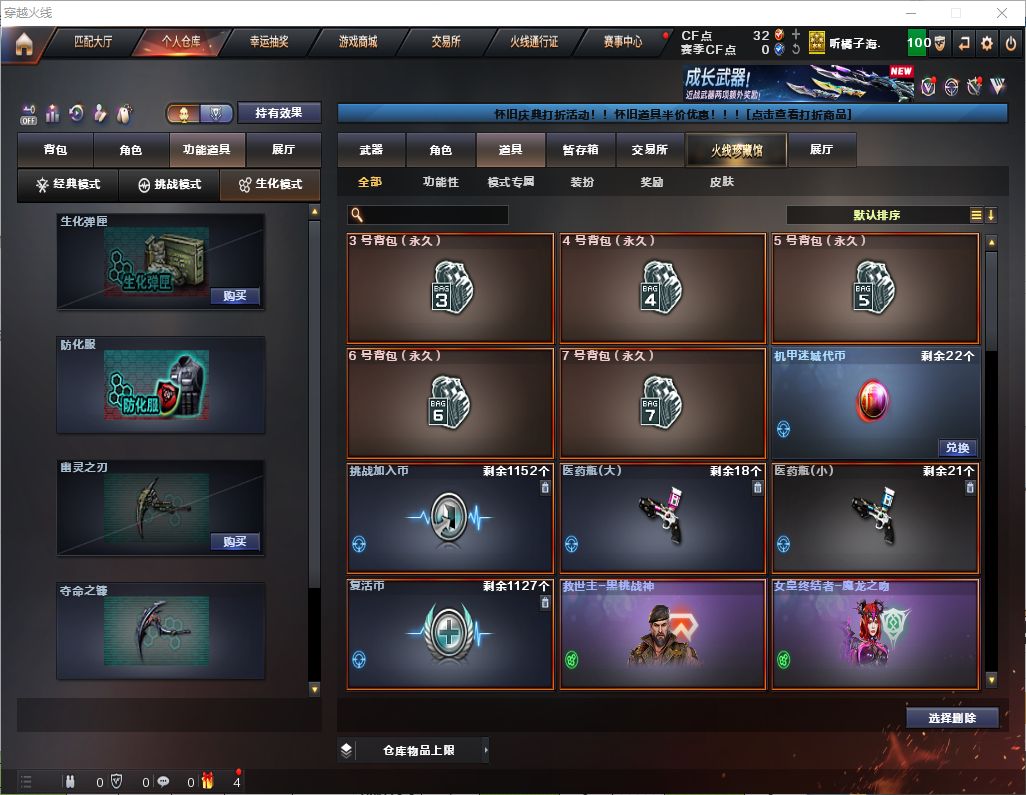Open the gear settings icon
This screenshot has width=1026, height=795.
[987, 43]
